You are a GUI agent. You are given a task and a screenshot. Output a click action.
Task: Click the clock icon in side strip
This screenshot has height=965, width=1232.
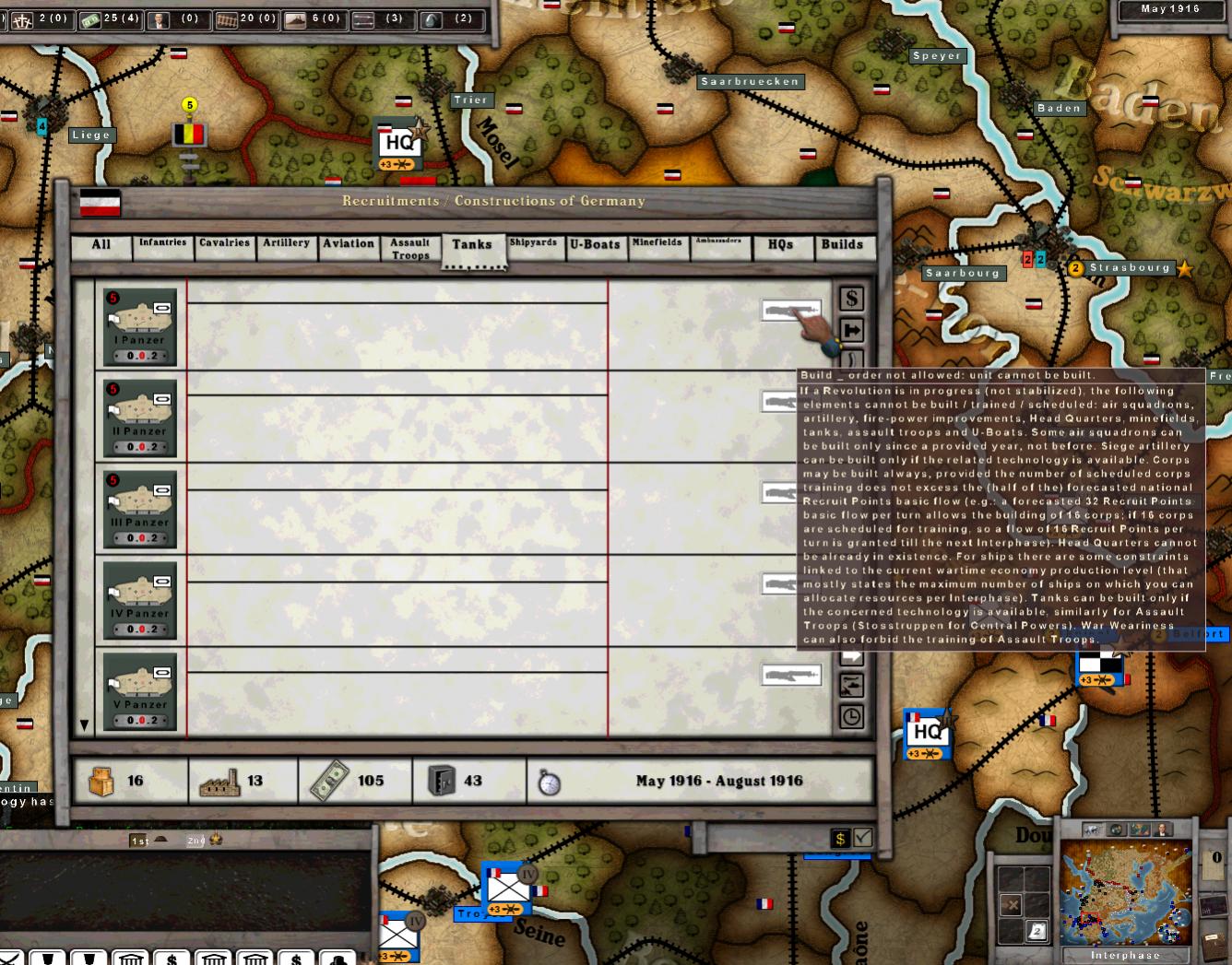[851, 716]
